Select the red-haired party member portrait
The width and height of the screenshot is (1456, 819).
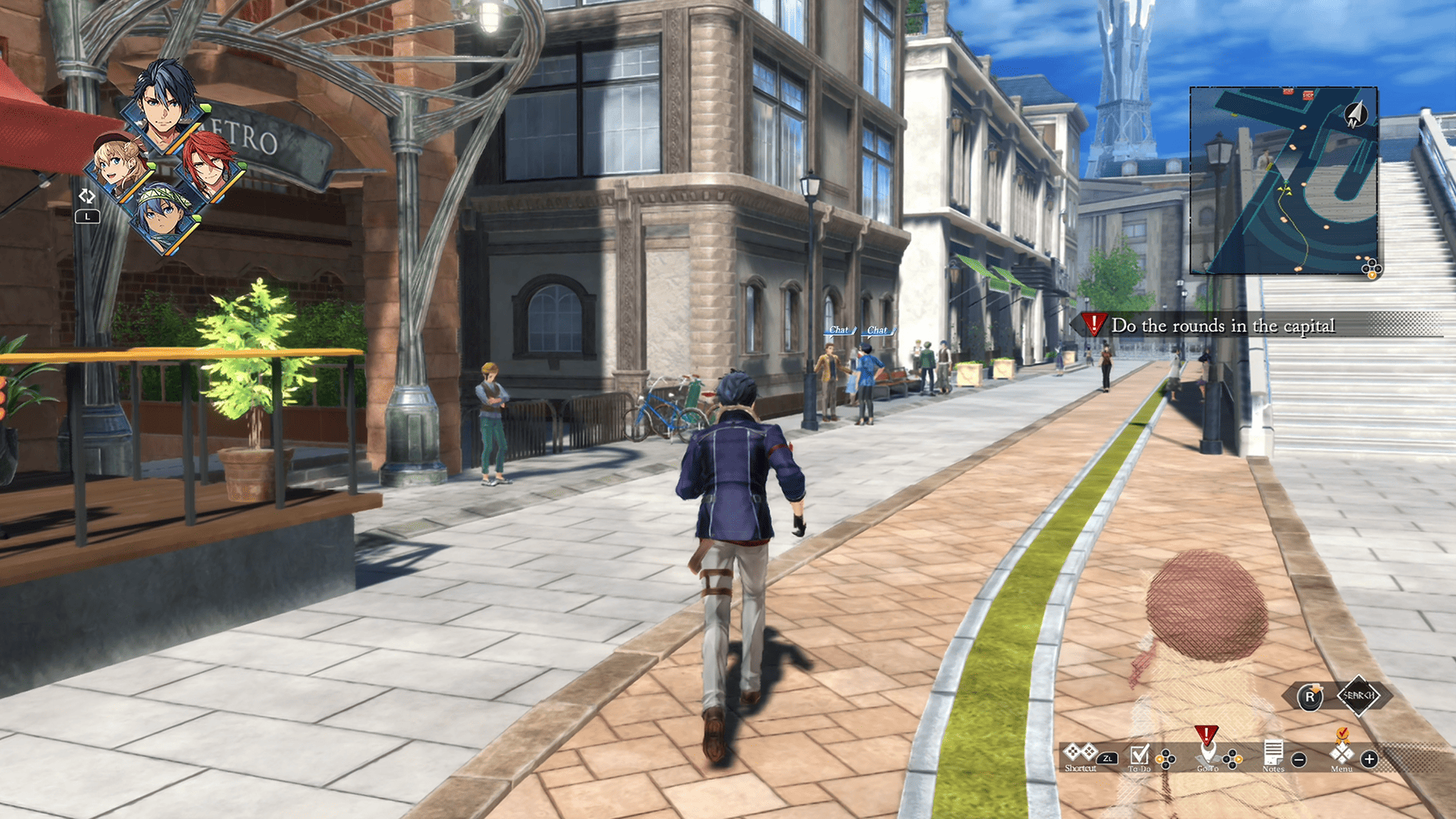coord(209,165)
